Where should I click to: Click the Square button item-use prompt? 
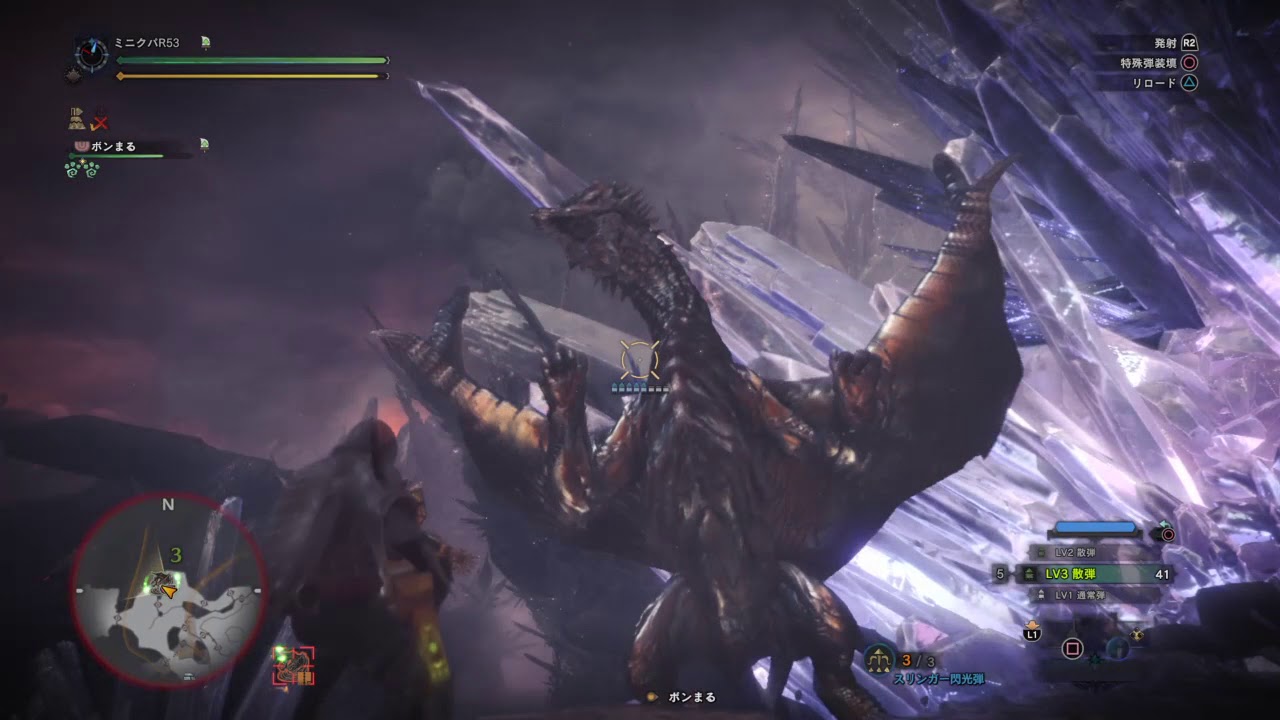[1072, 649]
